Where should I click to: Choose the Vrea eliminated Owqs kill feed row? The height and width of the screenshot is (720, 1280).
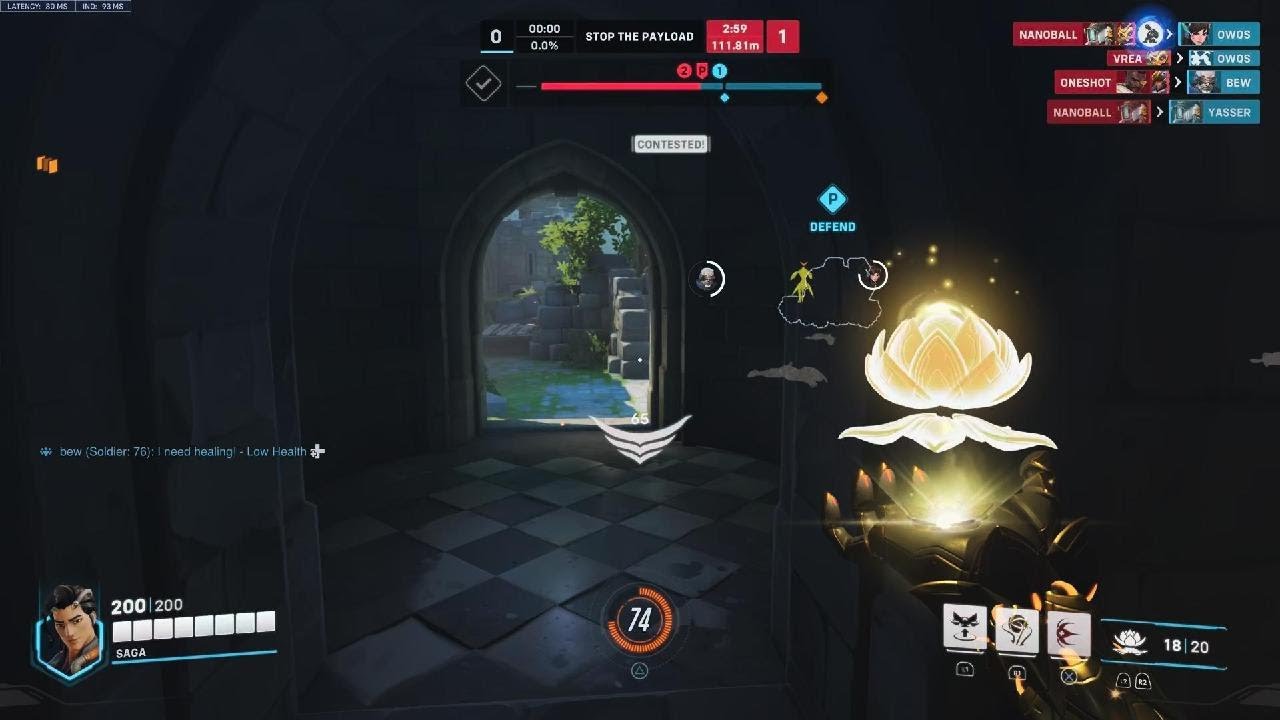click(x=1183, y=59)
